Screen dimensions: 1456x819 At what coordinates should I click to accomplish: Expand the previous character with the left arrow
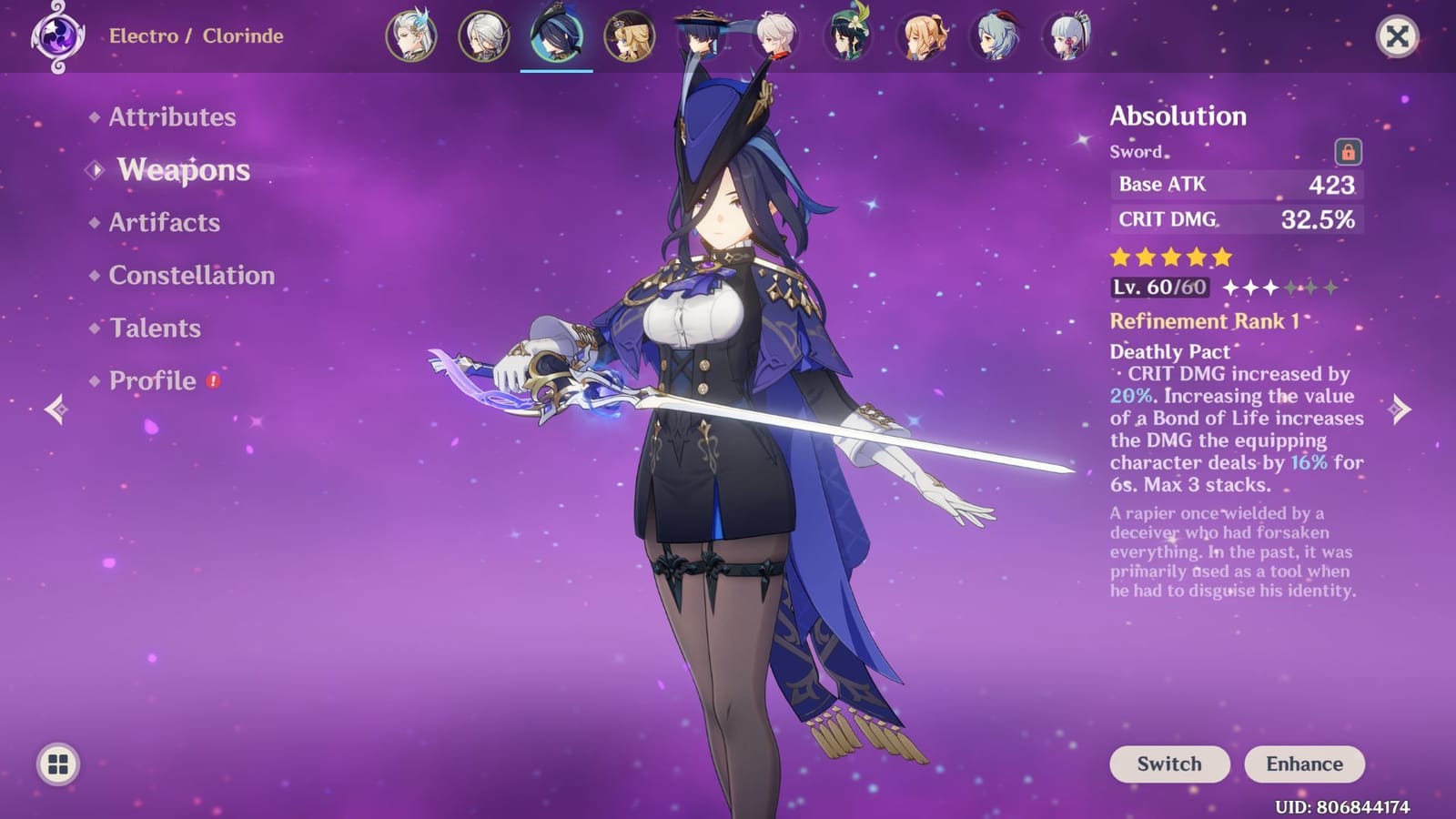[55, 411]
